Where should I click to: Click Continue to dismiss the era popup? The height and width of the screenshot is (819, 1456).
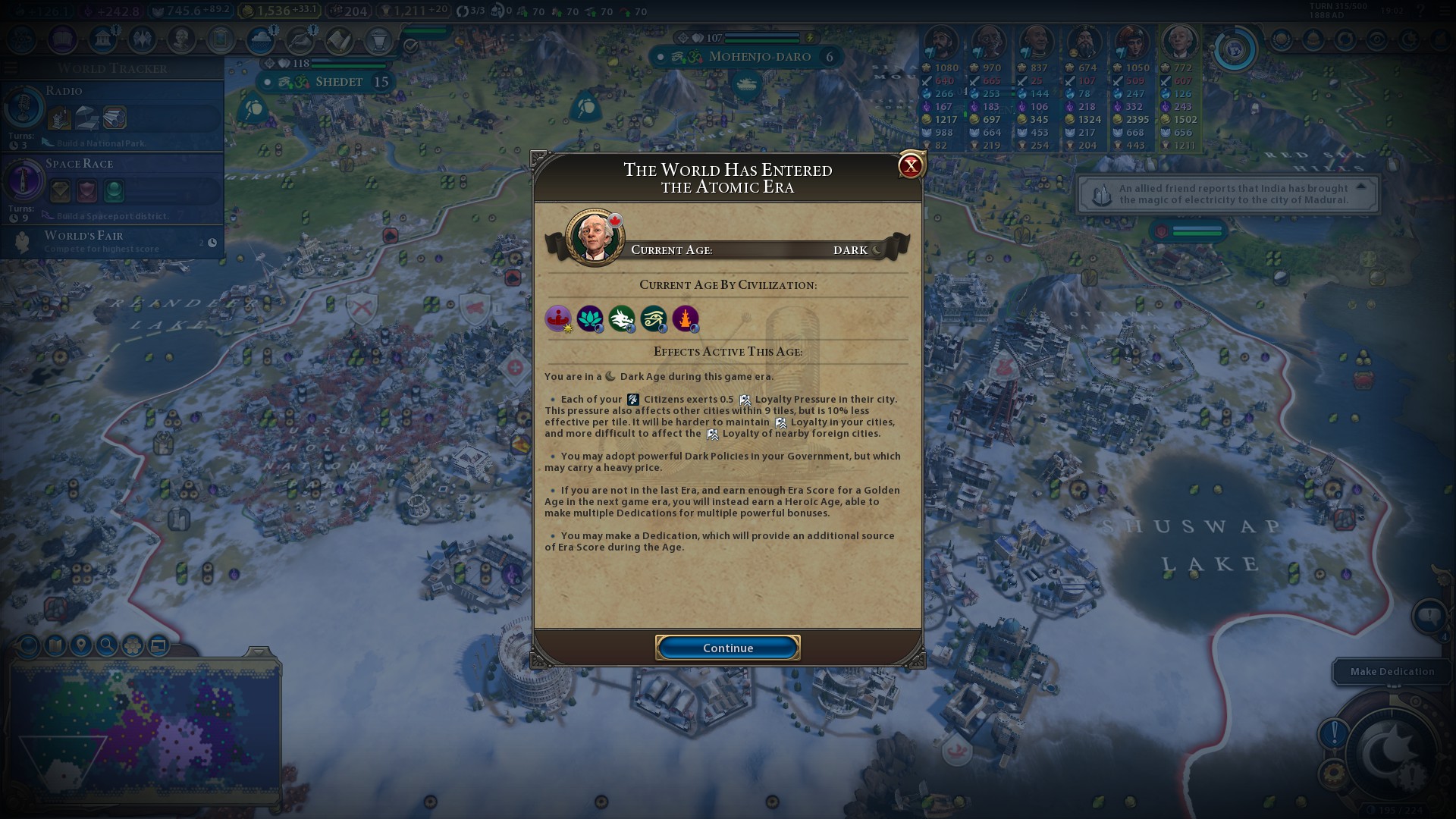[727, 648]
